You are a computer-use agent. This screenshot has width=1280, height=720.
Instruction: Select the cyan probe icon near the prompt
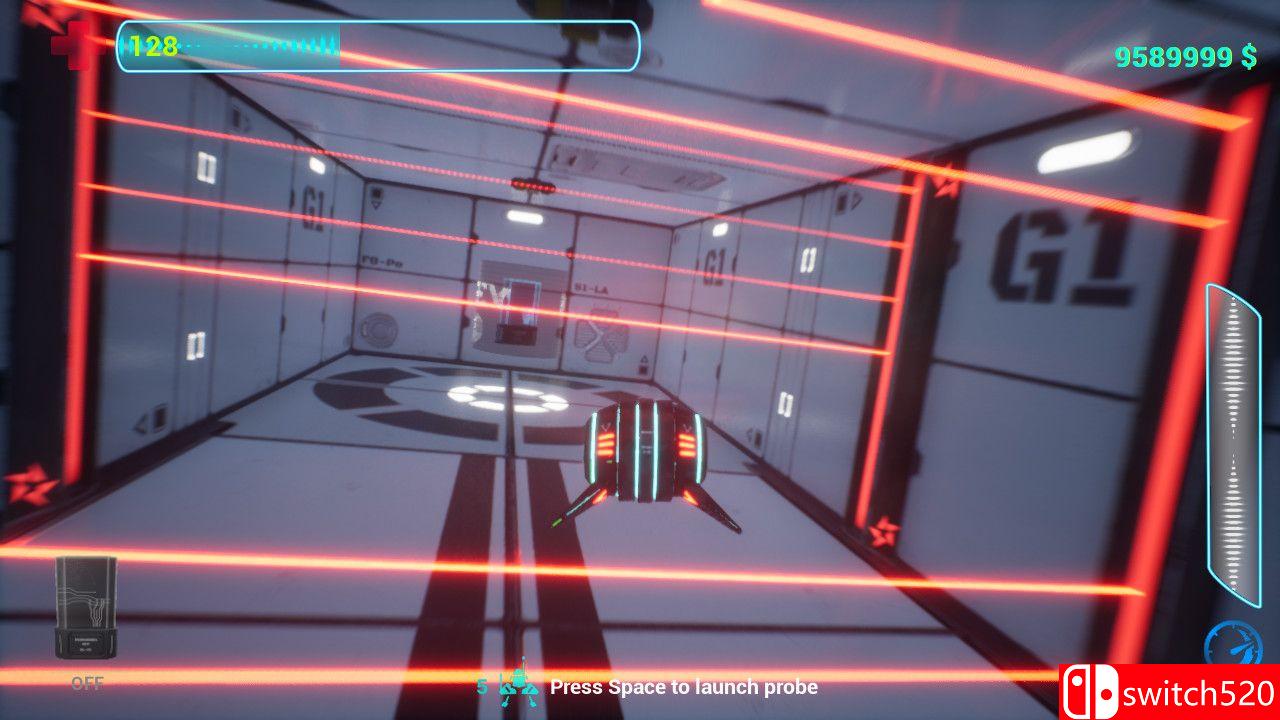point(519,687)
